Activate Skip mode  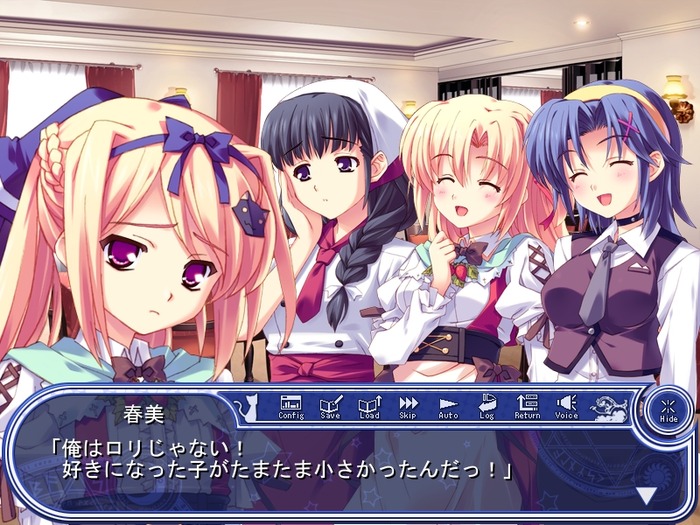coord(408,405)
